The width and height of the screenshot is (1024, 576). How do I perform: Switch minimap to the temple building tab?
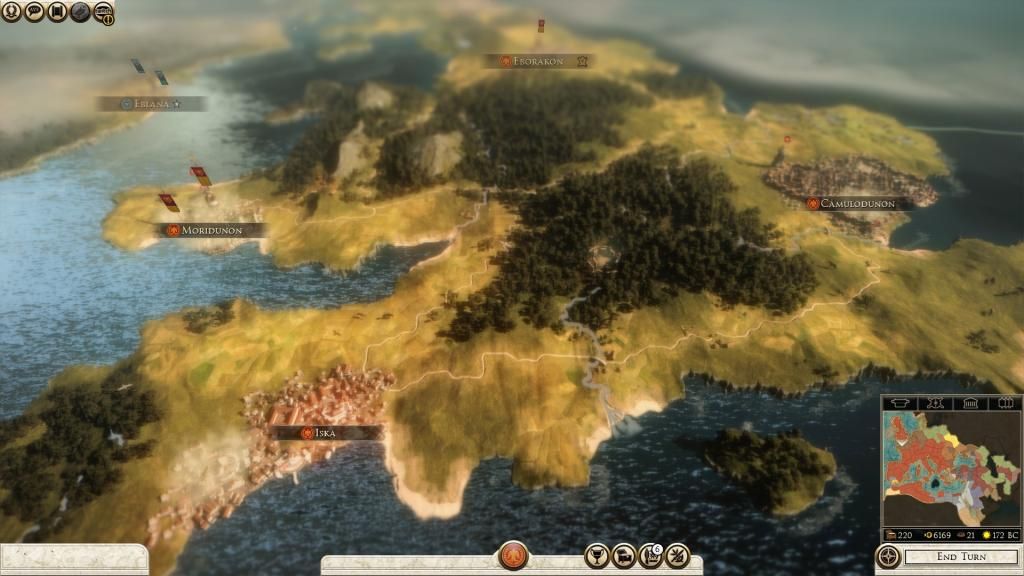tap(970, 402)
